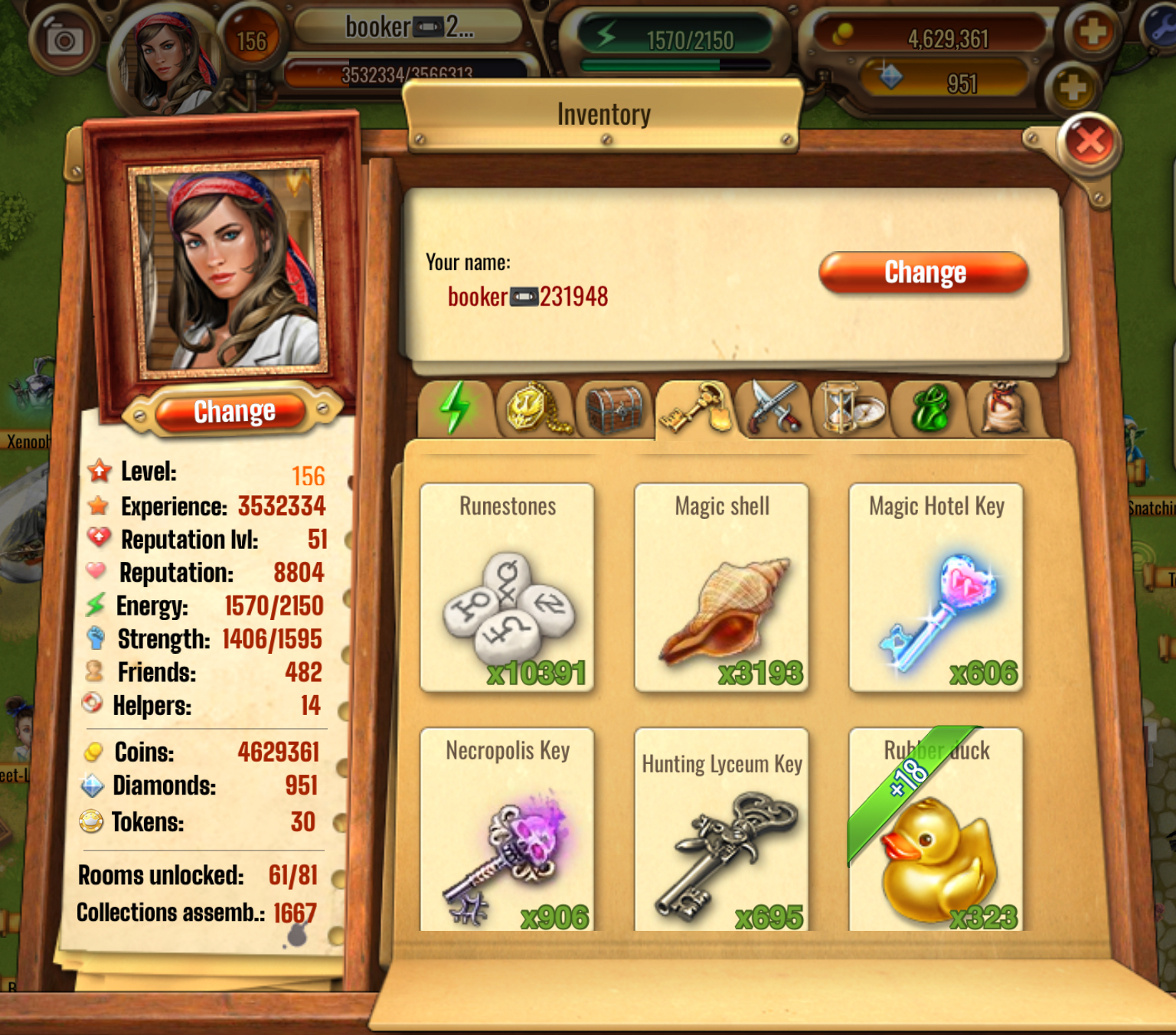This screenshot has width=1176, height=1035.
Task: Select the Rubber duck item
Action: pos(936,830)
